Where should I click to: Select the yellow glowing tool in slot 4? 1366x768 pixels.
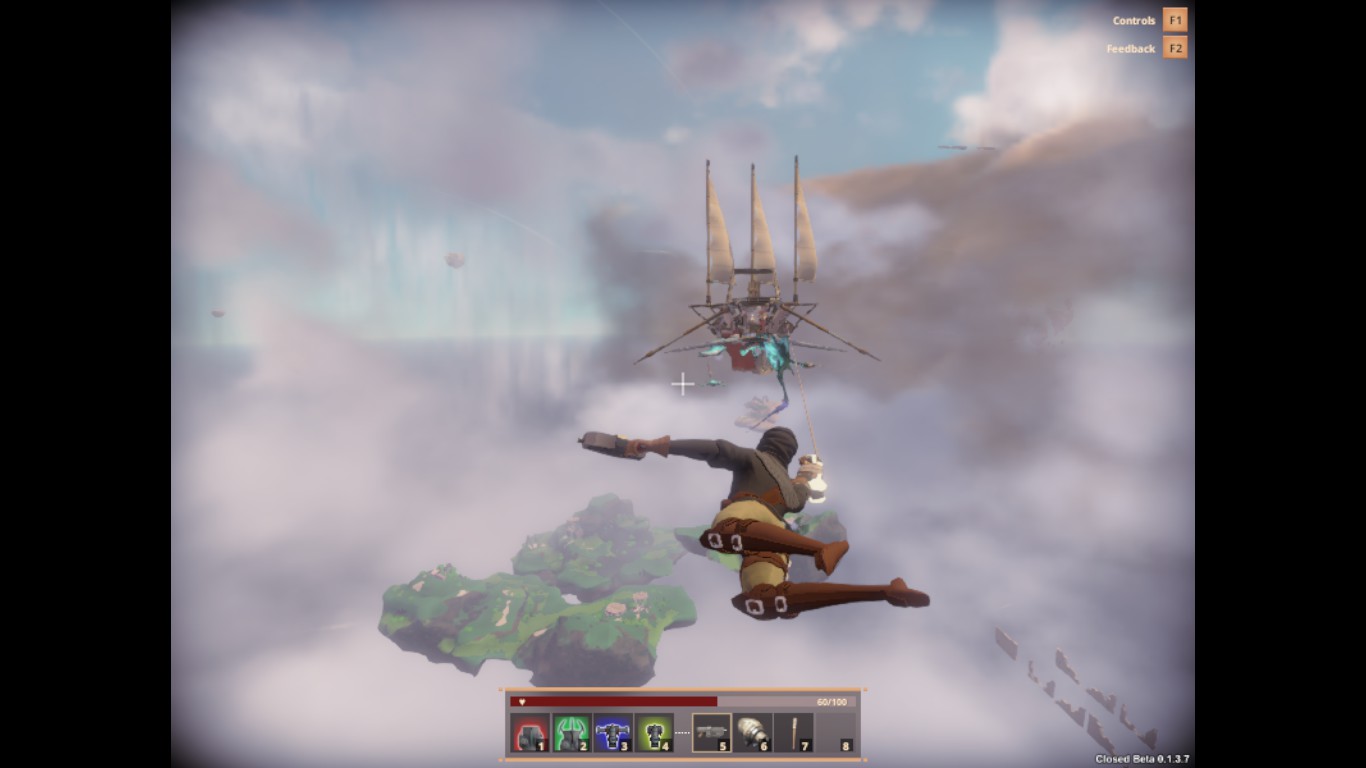point(655,732)
